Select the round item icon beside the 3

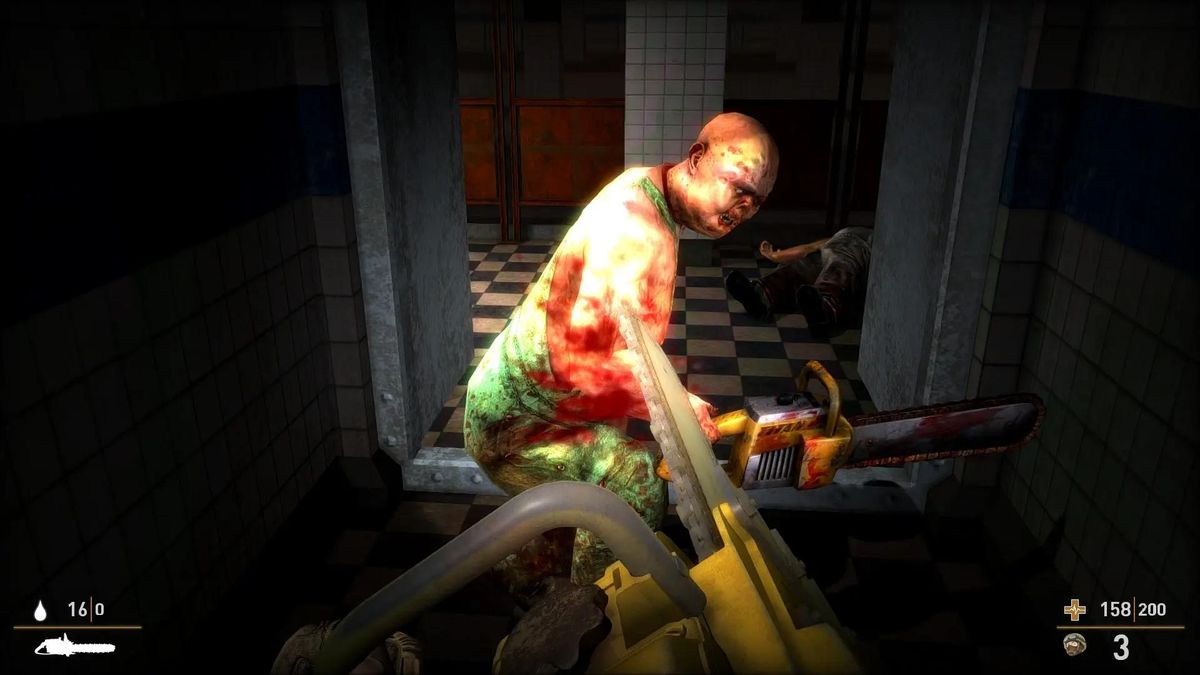tap(1075, 645)
